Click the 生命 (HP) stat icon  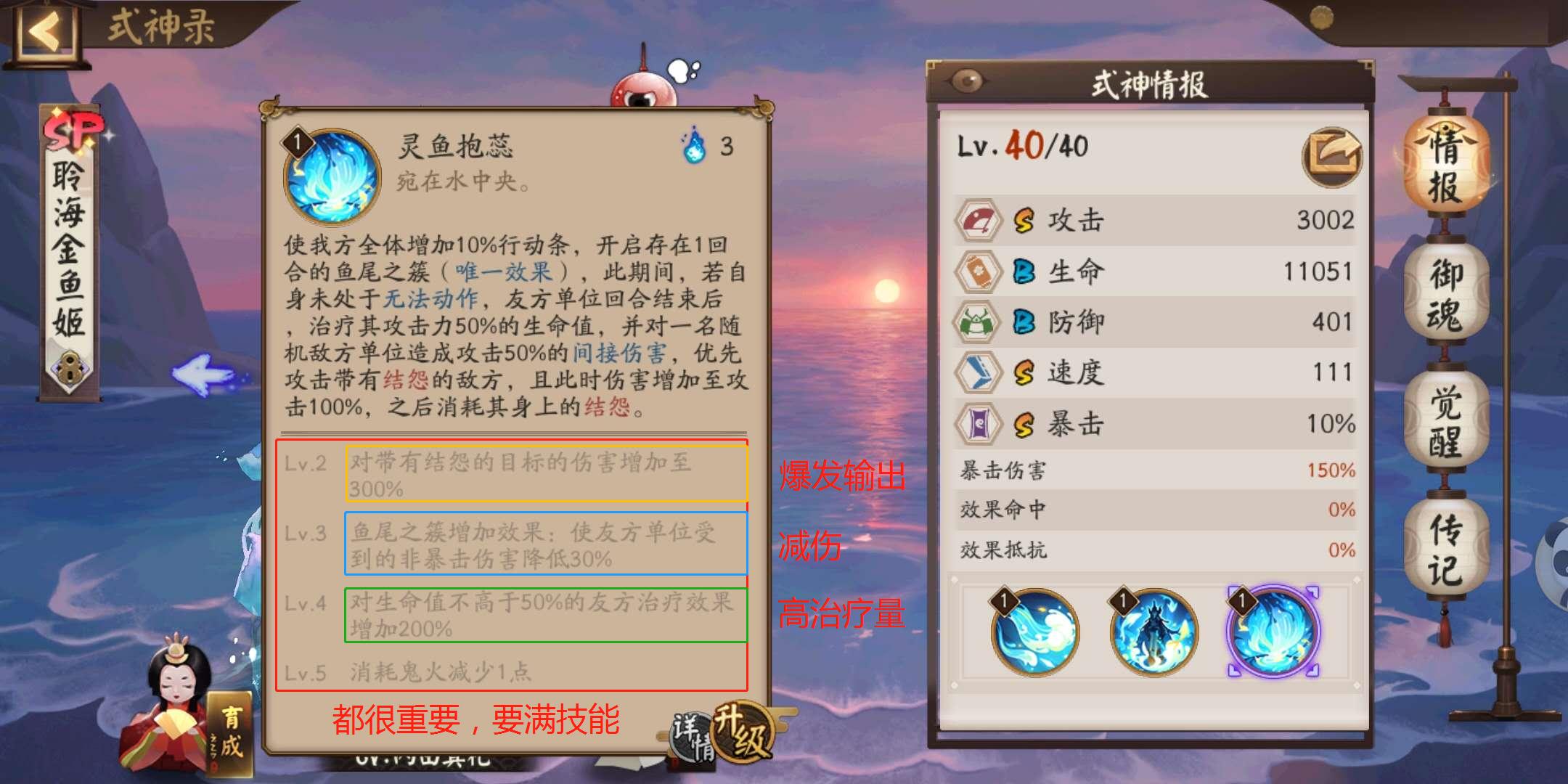[x=979, y=271]
